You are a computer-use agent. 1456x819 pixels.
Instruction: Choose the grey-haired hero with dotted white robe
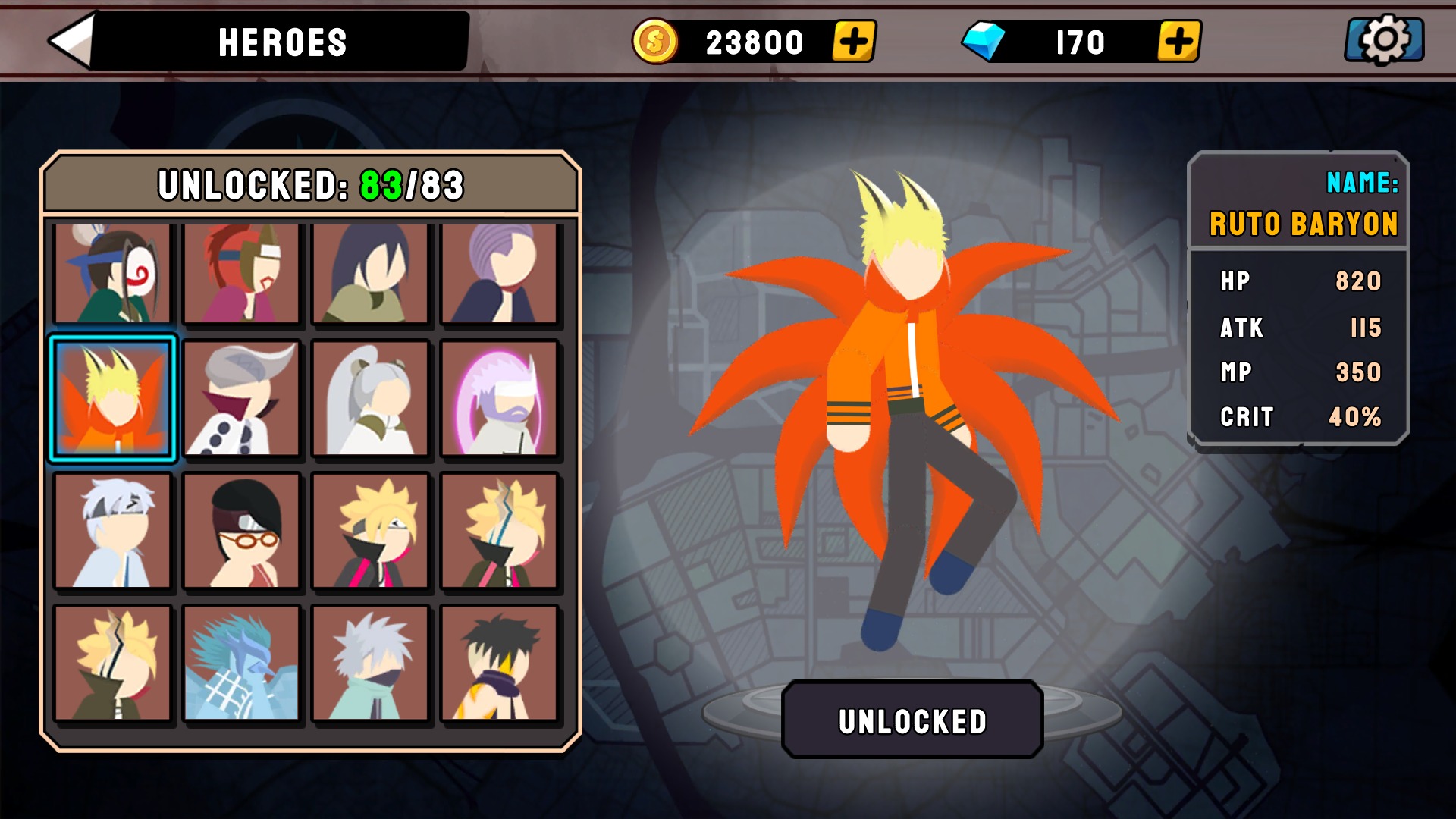242,398
